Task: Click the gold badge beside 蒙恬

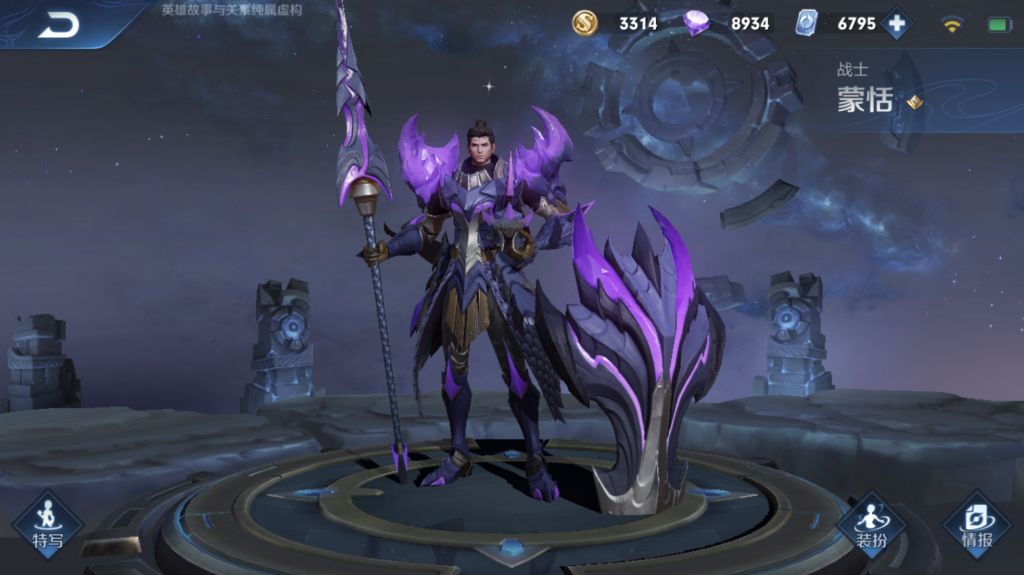Action: [914, 102]
